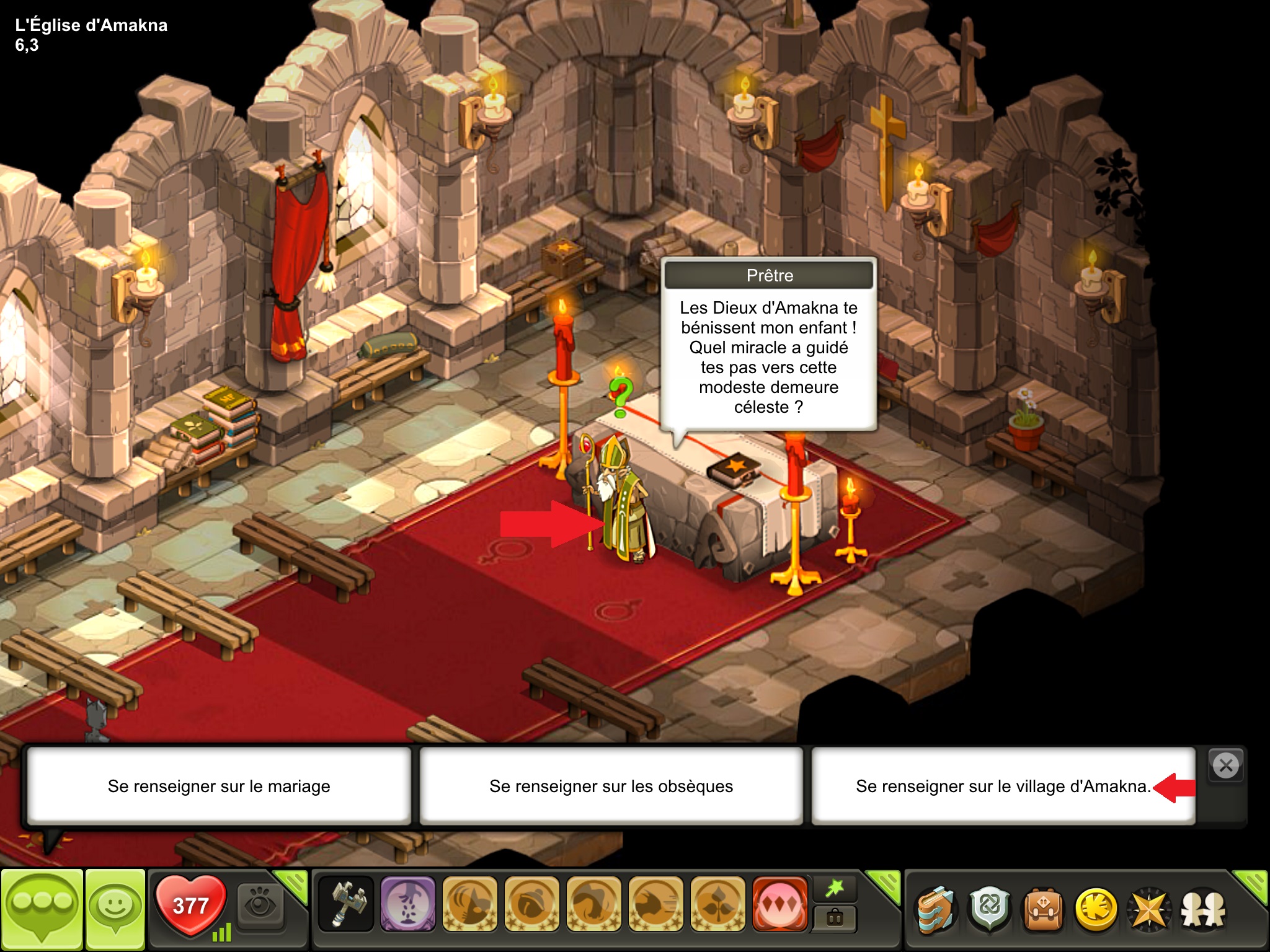Image resolution: width=1270 pixels, height=952 pixels.
Task: Activate the dashing fist spell icon
Action: (x=655, y=904)
